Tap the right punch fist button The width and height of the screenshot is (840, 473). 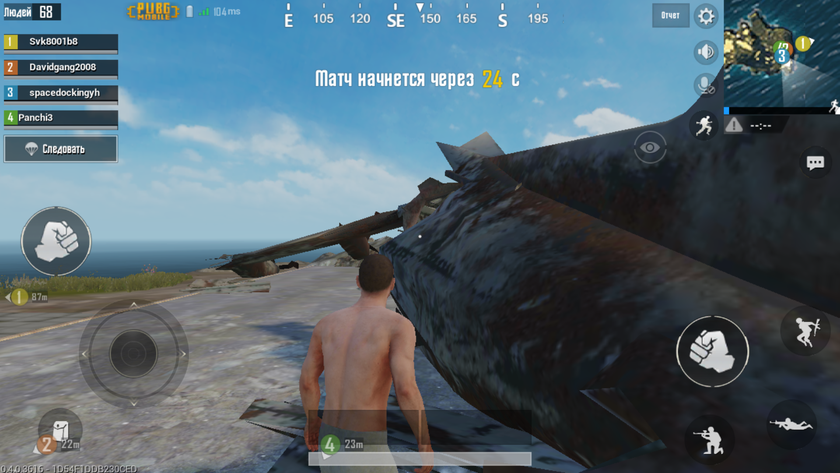click(712, 351)
